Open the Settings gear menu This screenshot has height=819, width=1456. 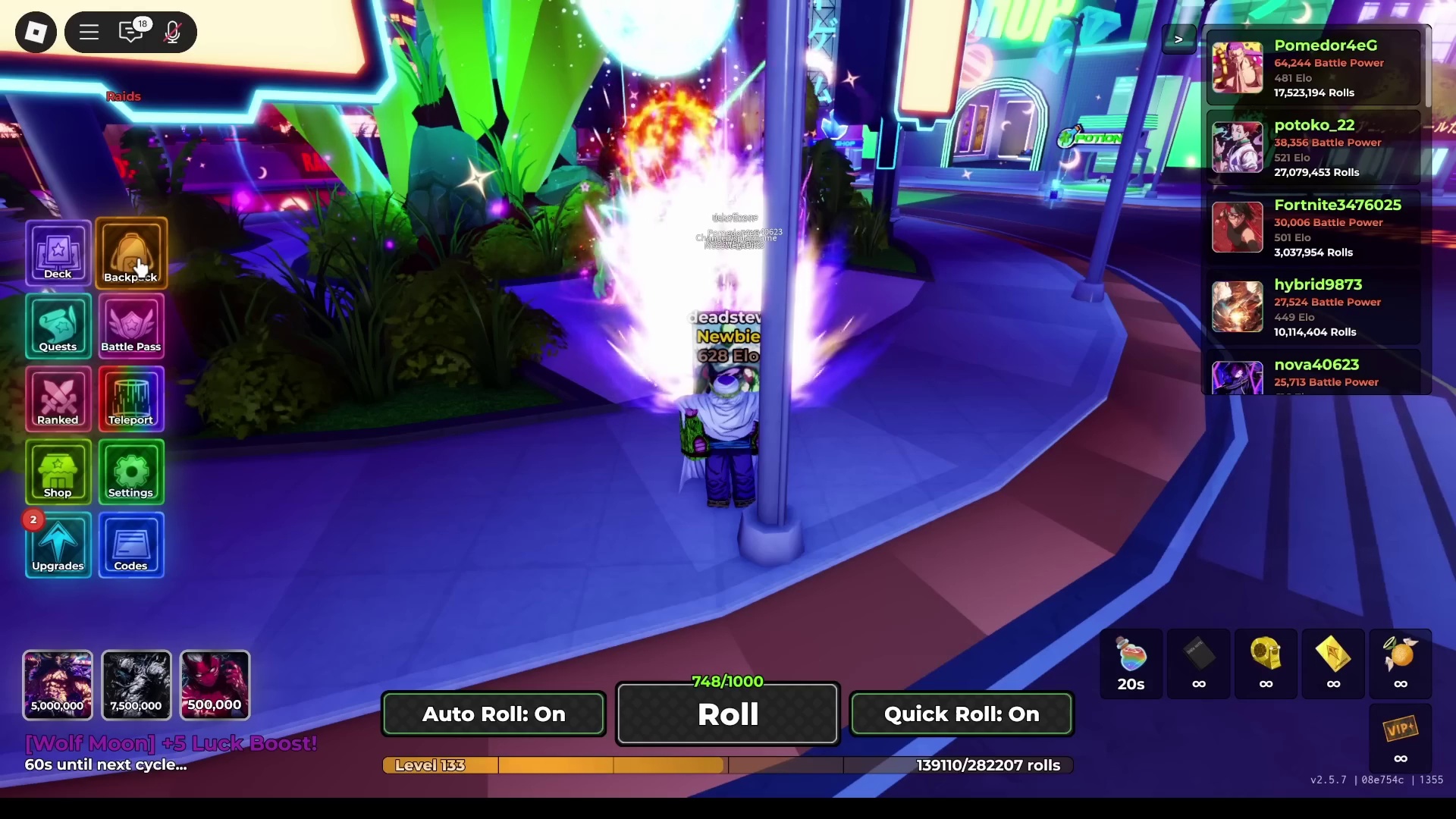(x=131, y=472)
